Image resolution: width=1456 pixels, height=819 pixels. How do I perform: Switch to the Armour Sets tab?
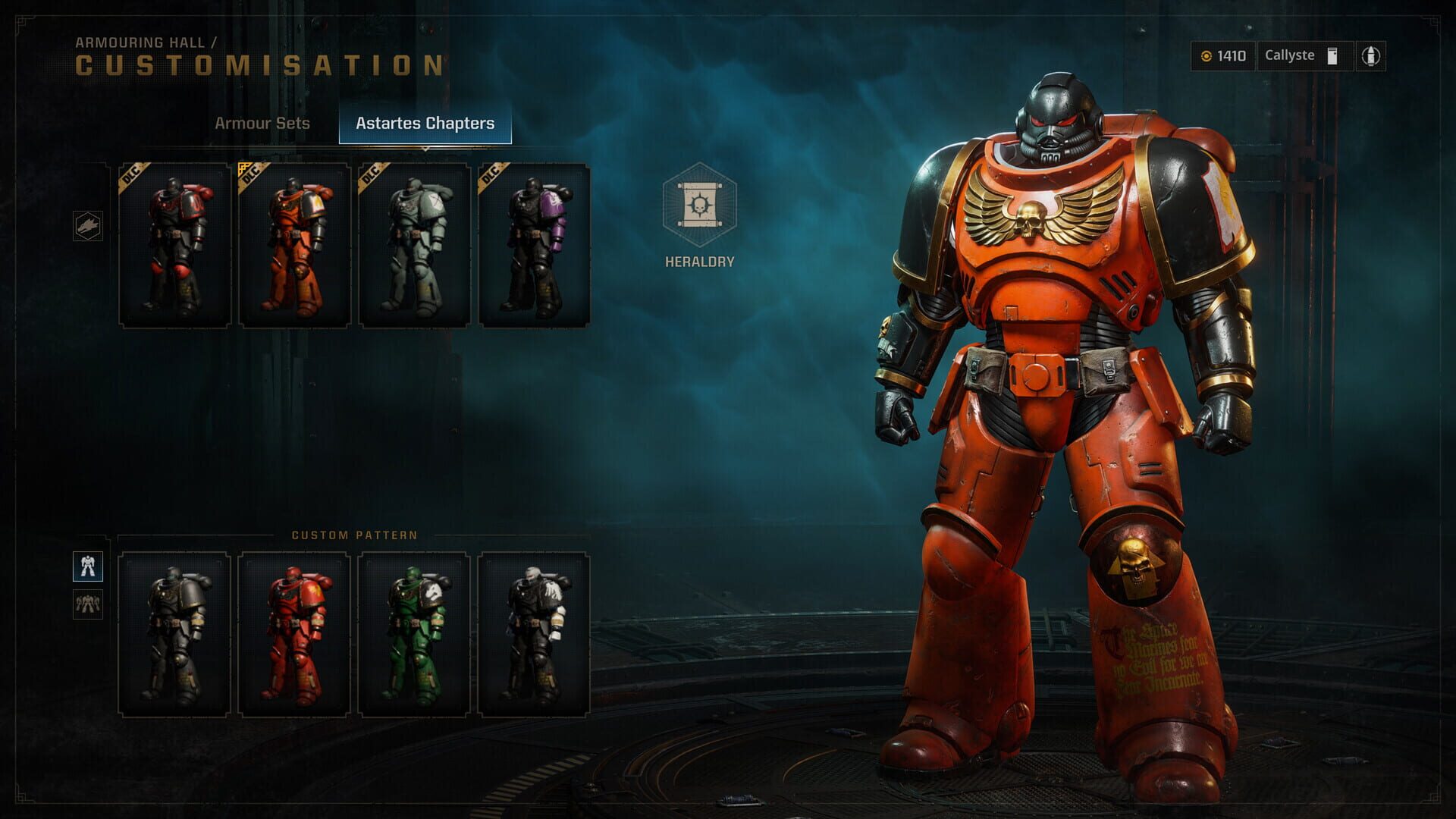[x=262, y=123]
